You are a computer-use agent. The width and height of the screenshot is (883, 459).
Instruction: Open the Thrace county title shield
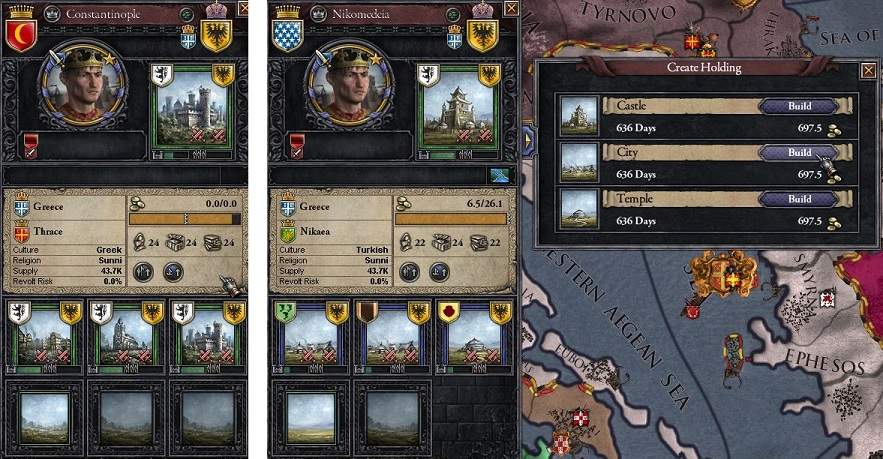pyautogui.click(x=20, y=234)
